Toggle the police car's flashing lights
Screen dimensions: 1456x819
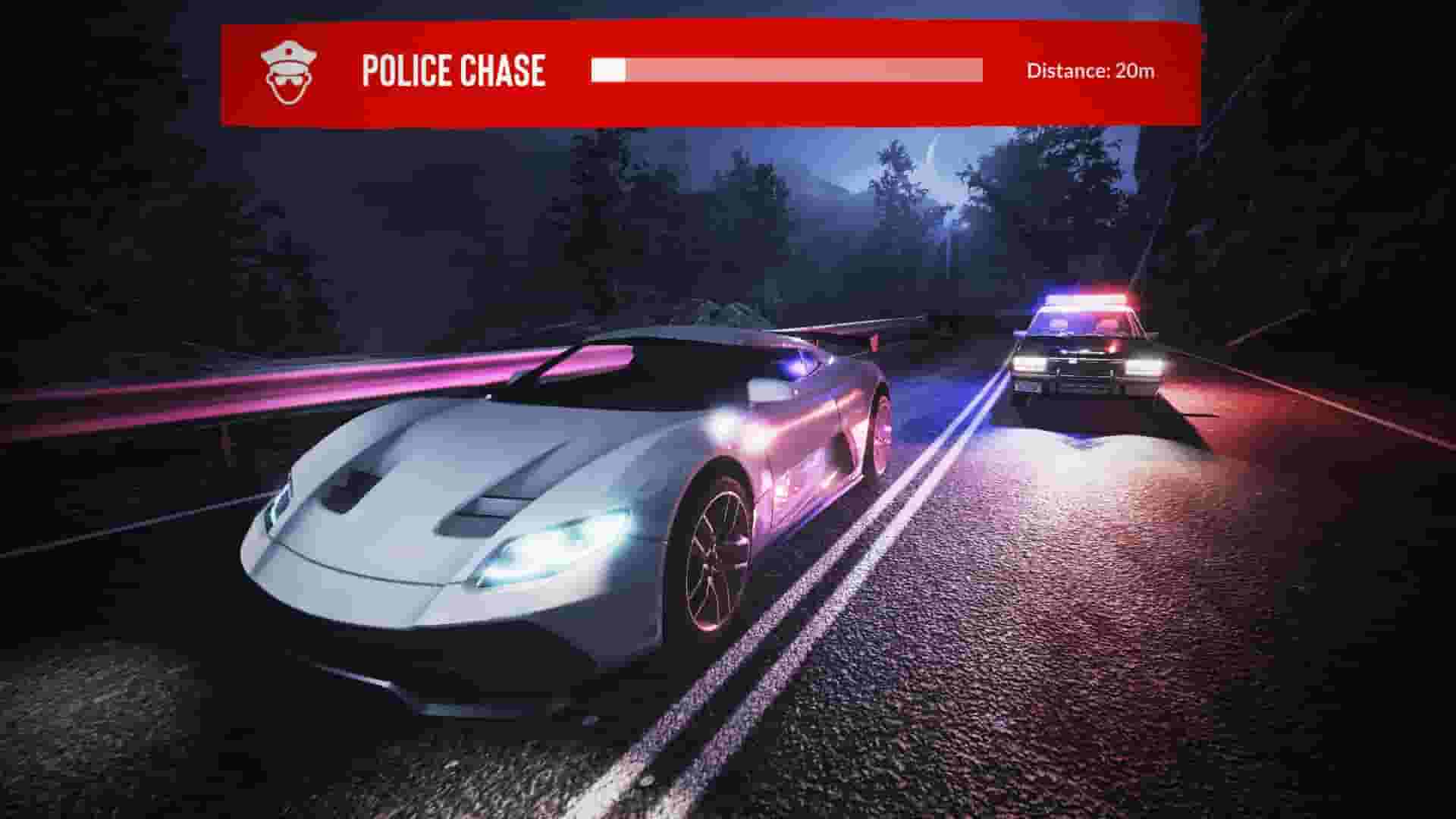[x=1081, y=302]
